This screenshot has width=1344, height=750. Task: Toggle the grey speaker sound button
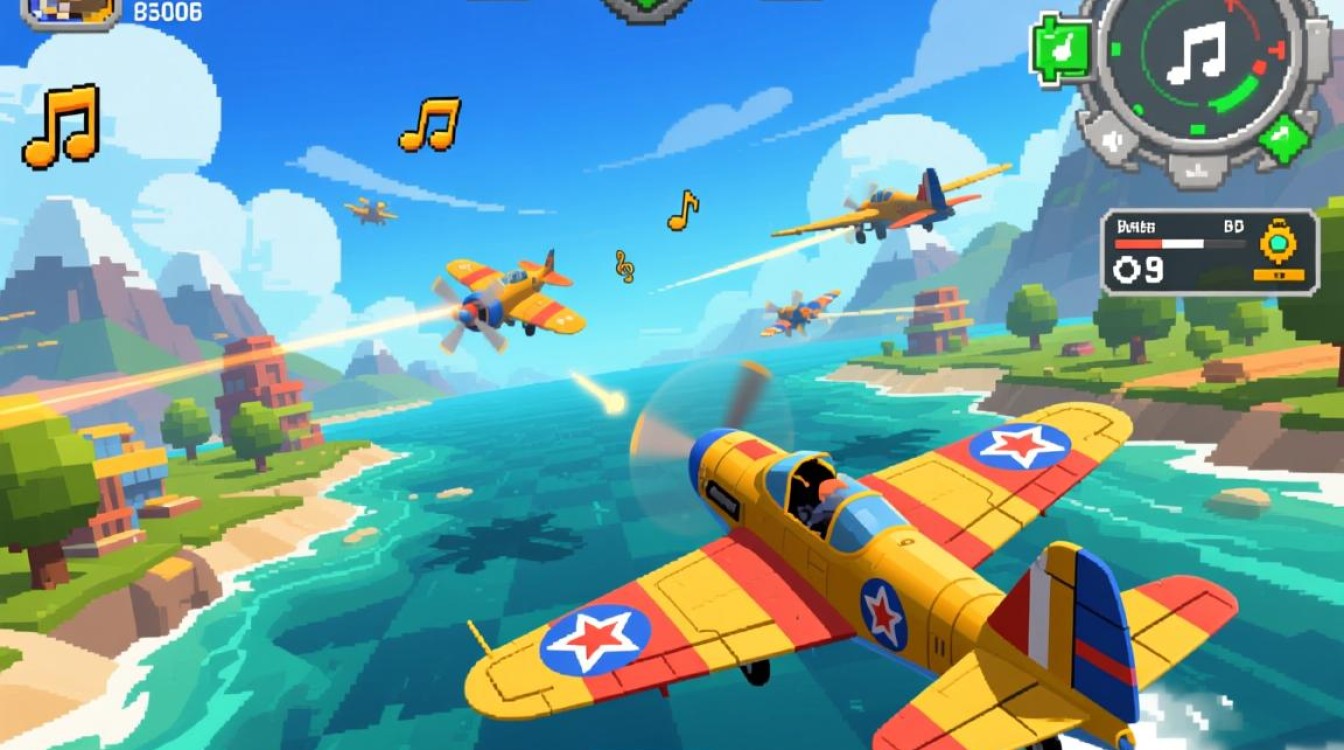1110,141
